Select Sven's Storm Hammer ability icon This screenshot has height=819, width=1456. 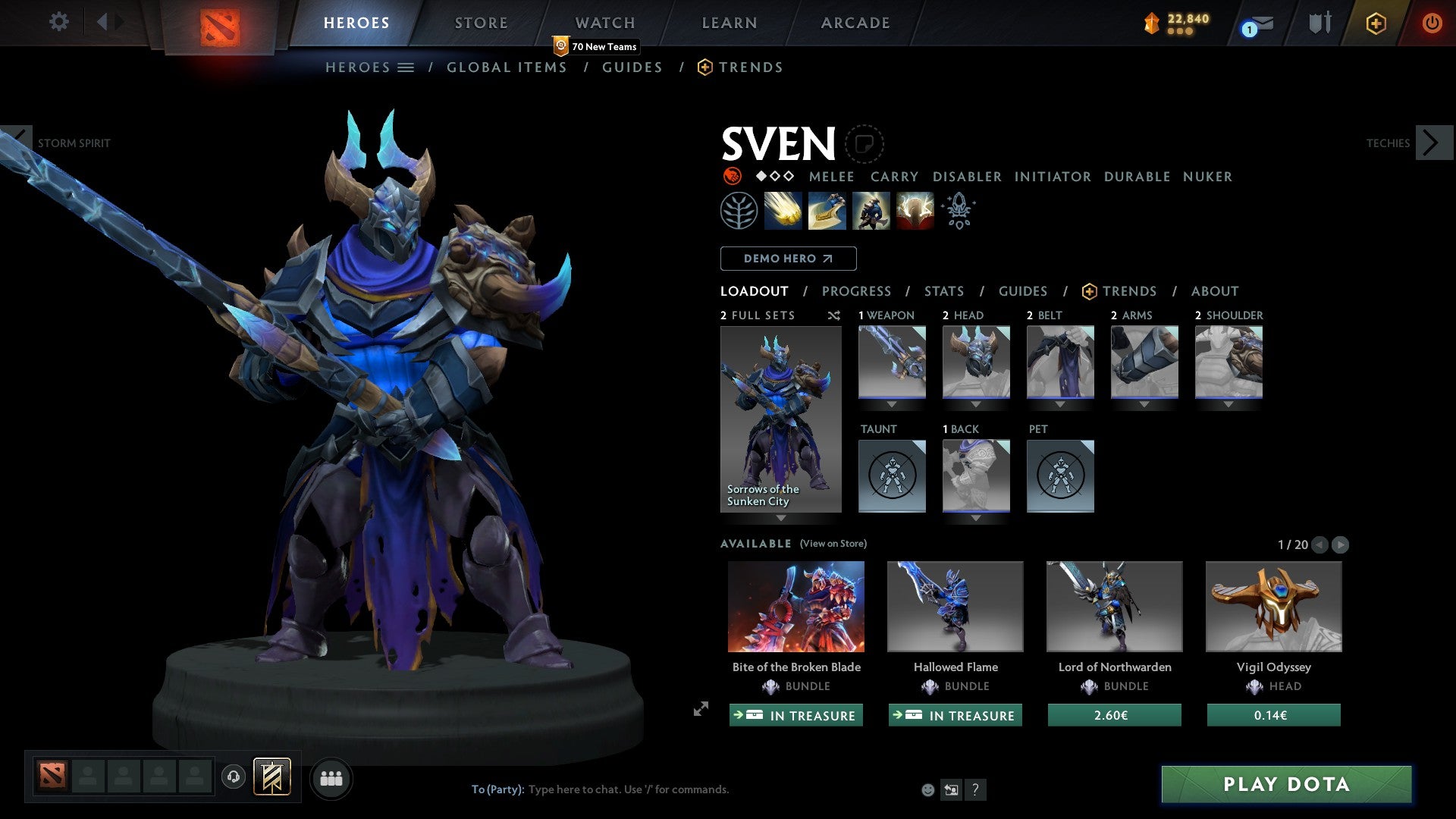783,210
